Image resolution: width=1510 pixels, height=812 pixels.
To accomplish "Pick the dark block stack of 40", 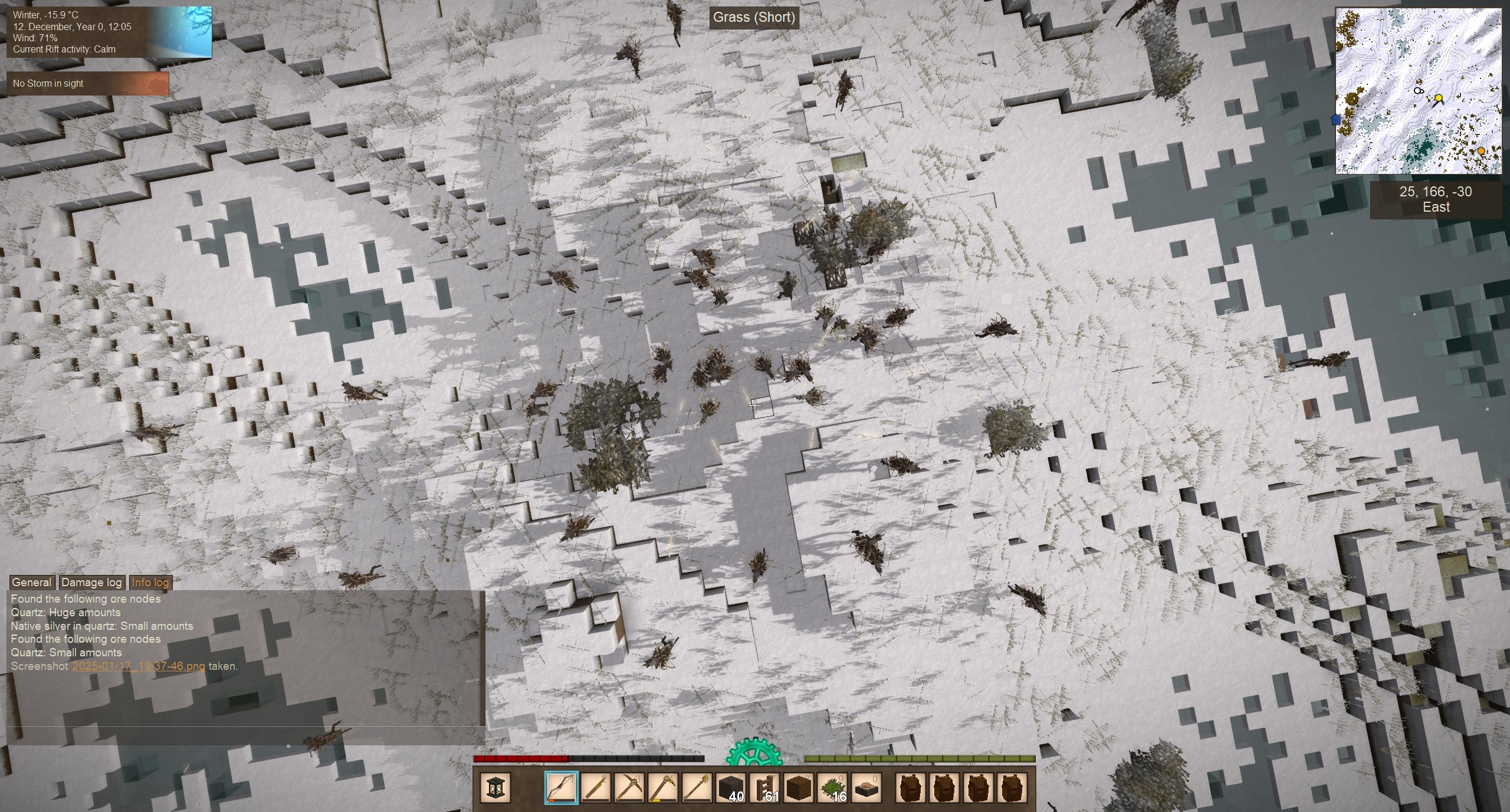I will coord(731,787).
